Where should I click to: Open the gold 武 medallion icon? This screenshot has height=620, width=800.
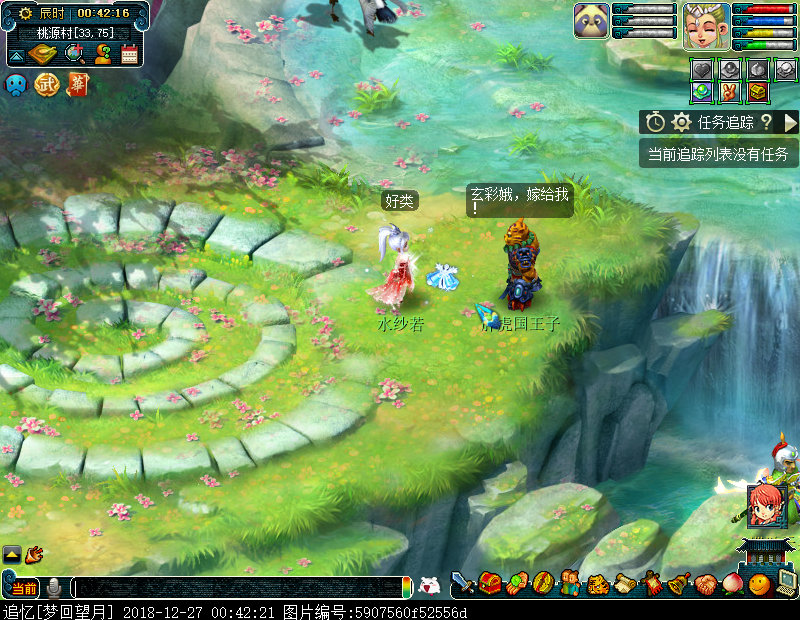point(47,85)
